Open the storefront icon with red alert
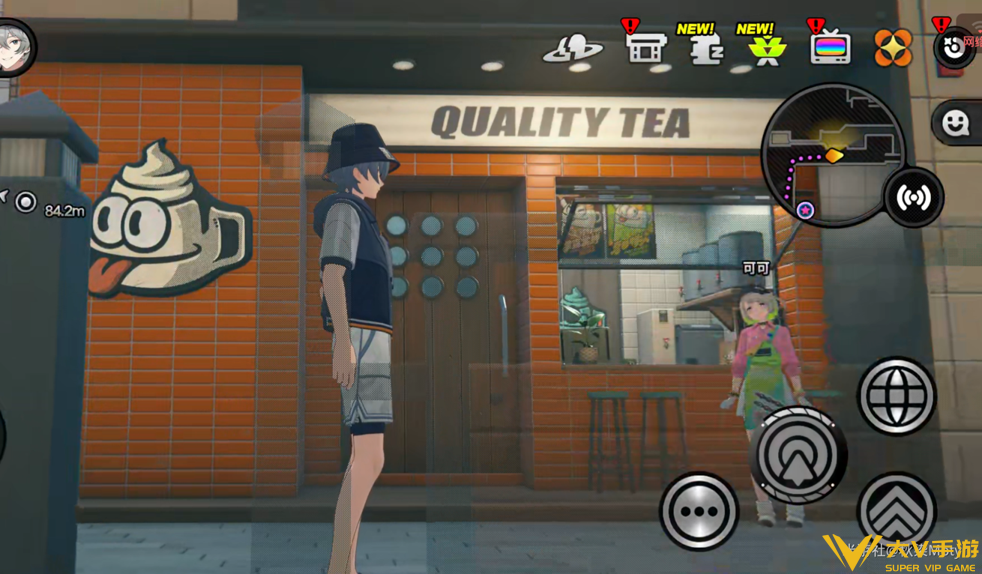The height and width of the screenshot is (574, 982). [x=645, y=47]
